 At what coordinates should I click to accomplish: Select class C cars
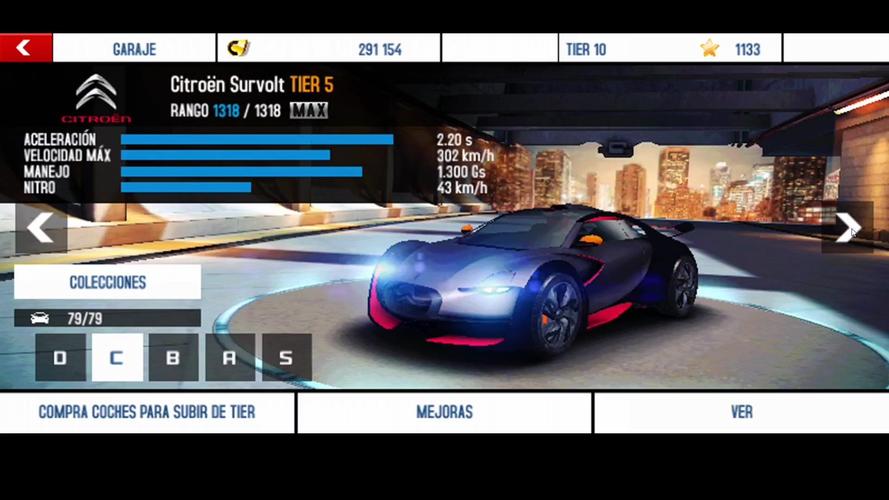click(x=117, y=358)
